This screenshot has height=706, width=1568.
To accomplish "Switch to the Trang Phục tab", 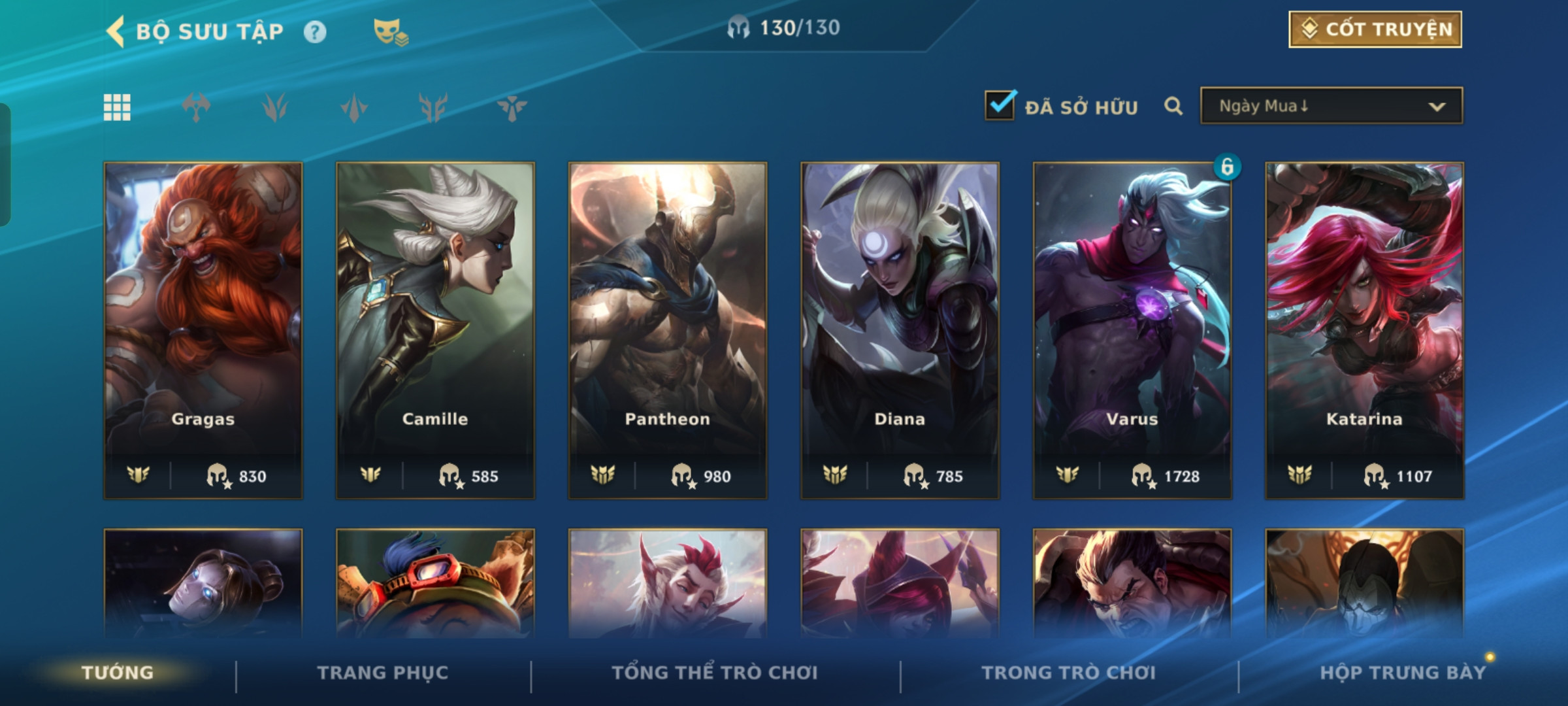I will (x=383, y=673).
